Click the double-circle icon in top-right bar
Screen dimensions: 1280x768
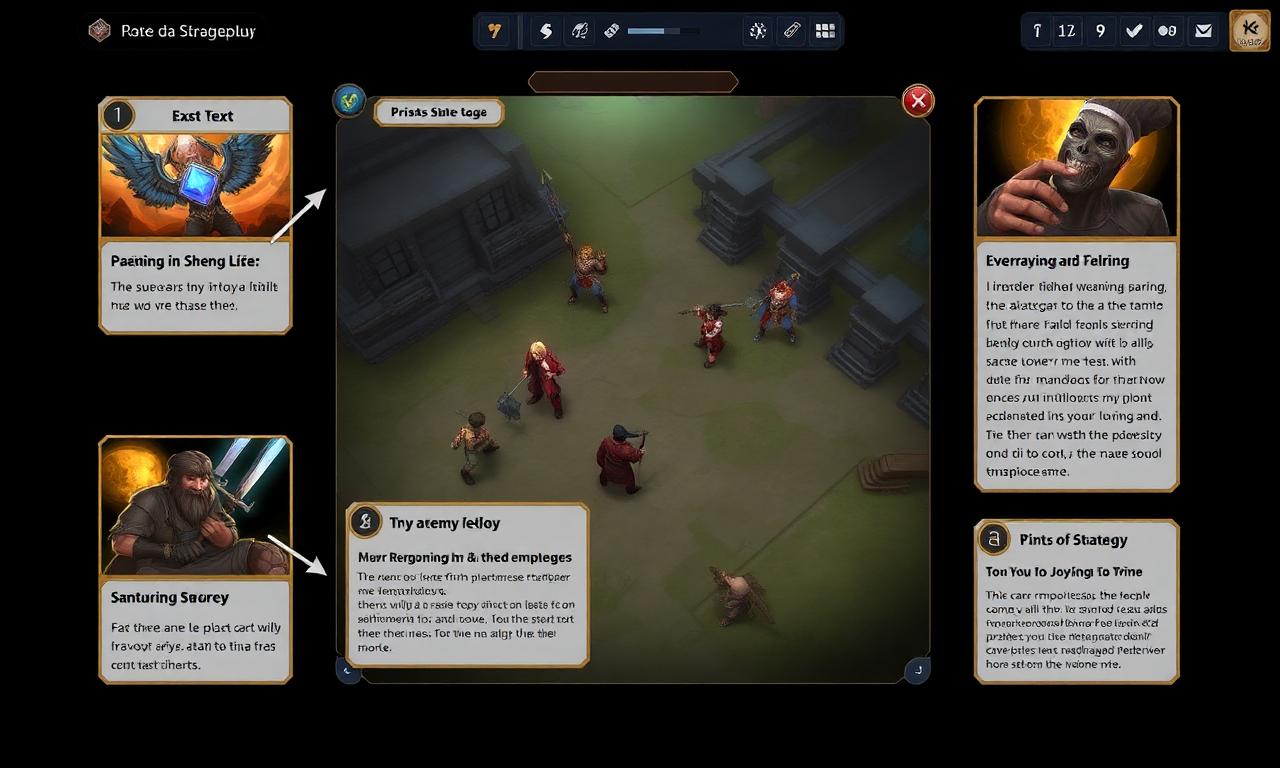pos(1167,31)
